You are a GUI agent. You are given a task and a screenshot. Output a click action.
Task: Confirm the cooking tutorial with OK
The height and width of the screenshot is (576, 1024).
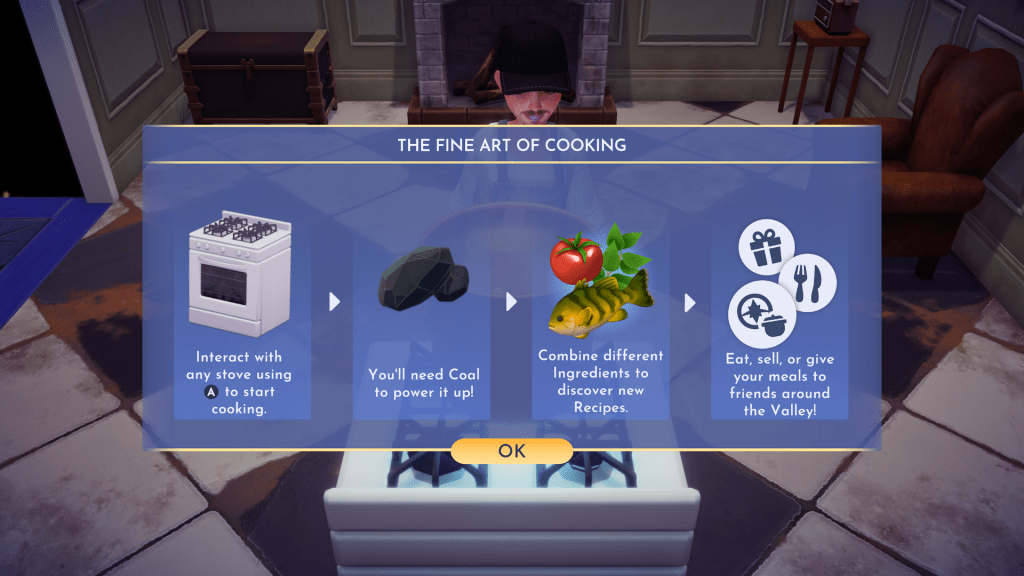point(511,451)
